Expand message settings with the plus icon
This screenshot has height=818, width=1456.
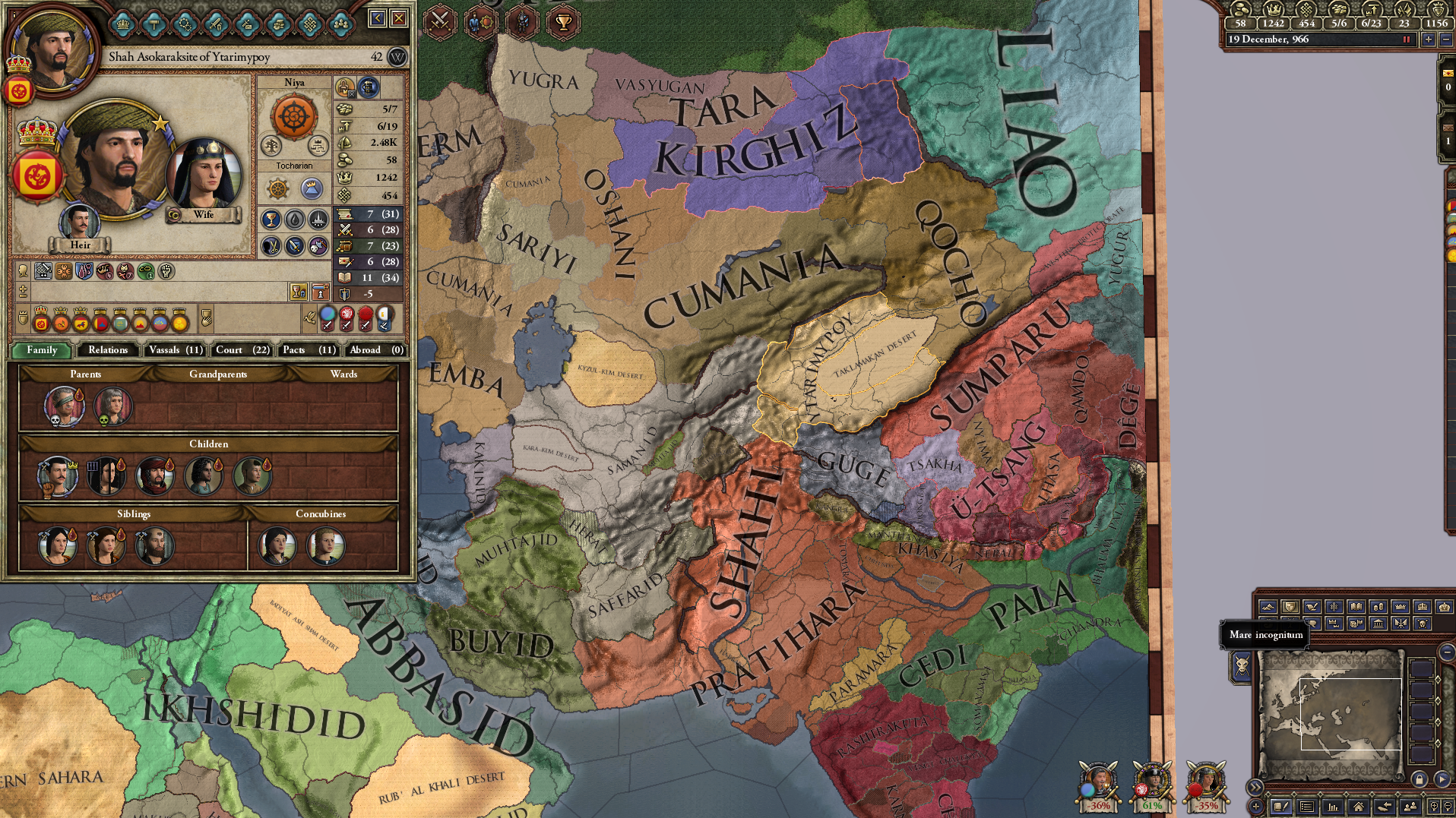pyautogui.click(x=1255, y=807)
